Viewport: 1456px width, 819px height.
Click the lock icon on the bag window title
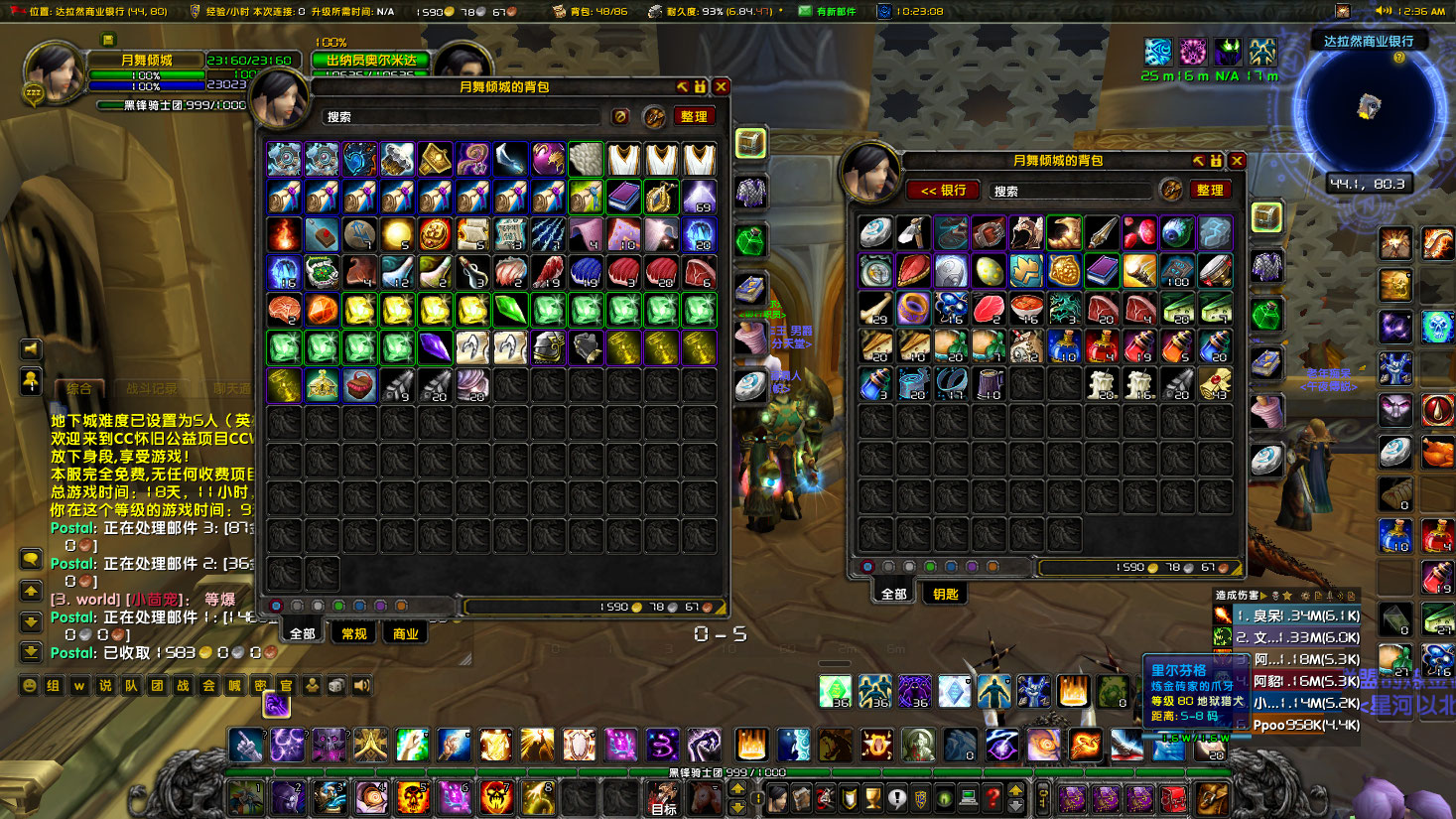coord(701,86)
